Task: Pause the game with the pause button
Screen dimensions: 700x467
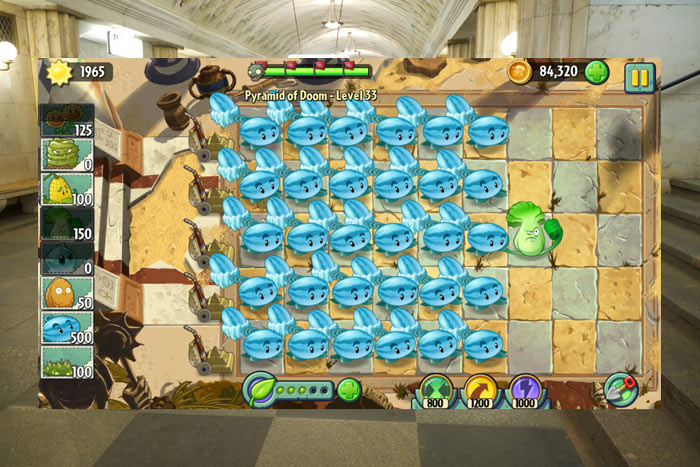Action: (x=639, y=77)
